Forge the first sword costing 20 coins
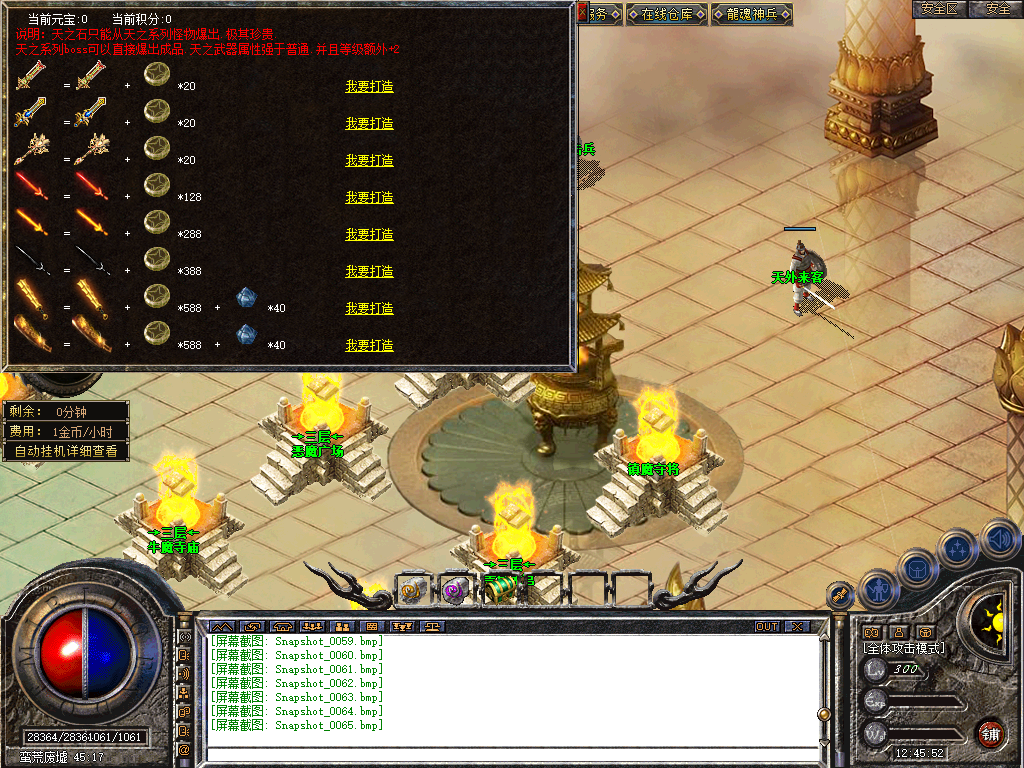Viewport: 1024px width, 768px height. (x=369, y=87)
